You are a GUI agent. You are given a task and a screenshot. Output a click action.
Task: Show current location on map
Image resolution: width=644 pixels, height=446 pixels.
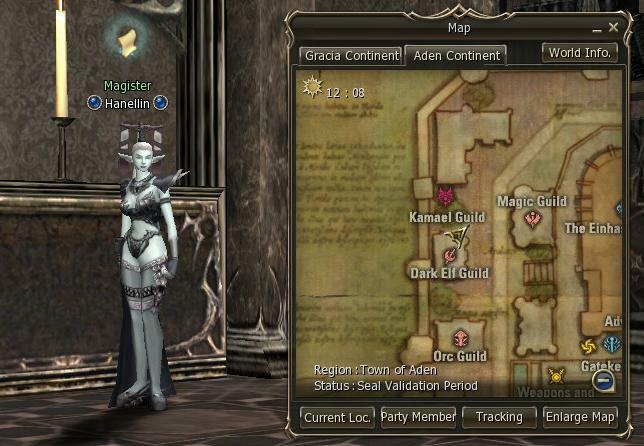[338, 417]
